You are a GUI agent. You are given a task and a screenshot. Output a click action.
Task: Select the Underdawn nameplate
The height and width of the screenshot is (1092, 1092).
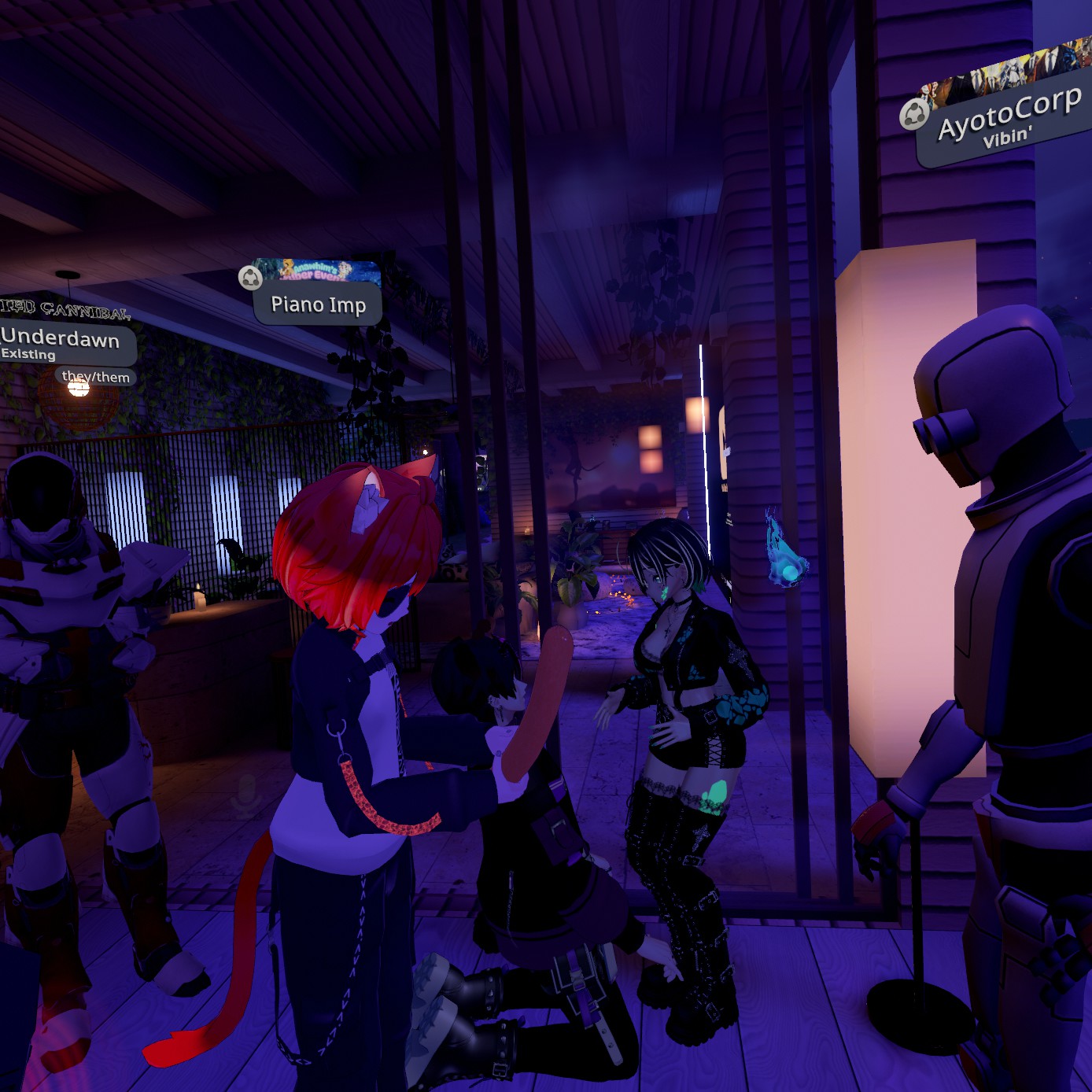61,343
